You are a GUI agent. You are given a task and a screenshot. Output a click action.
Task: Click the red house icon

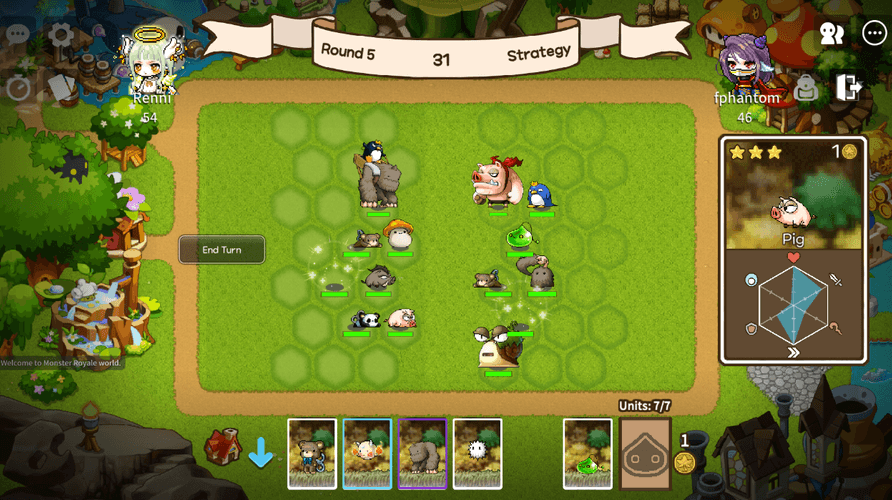click(x=222, y=447)
